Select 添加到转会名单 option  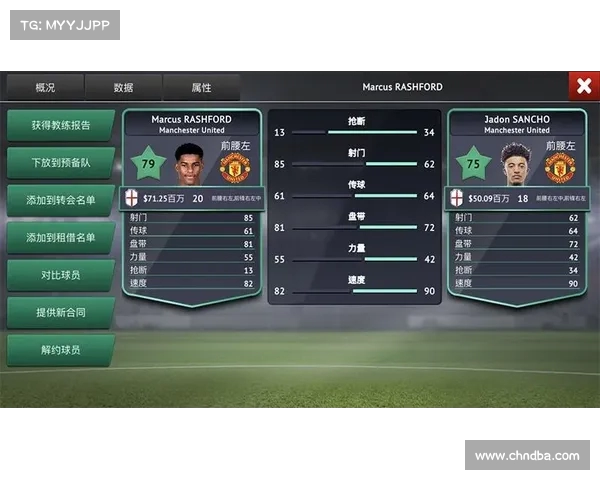click(60, 201)
